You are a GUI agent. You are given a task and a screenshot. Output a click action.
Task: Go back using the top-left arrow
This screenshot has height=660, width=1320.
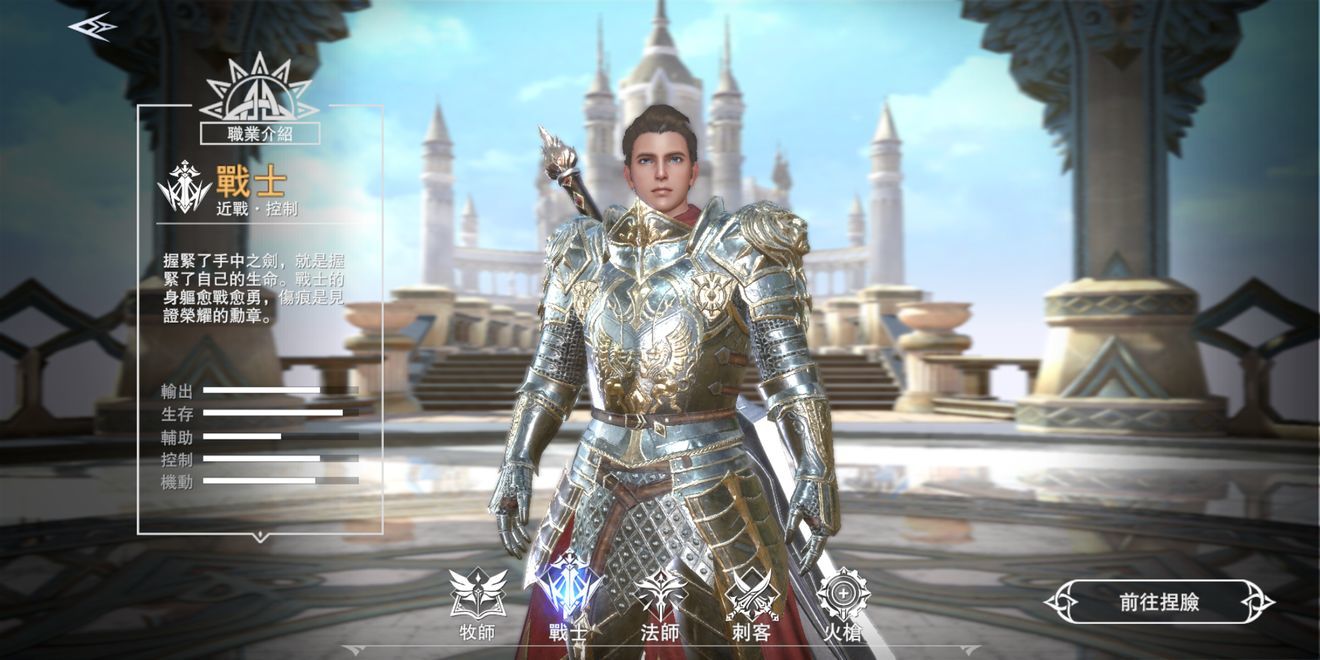click(91, 27)
